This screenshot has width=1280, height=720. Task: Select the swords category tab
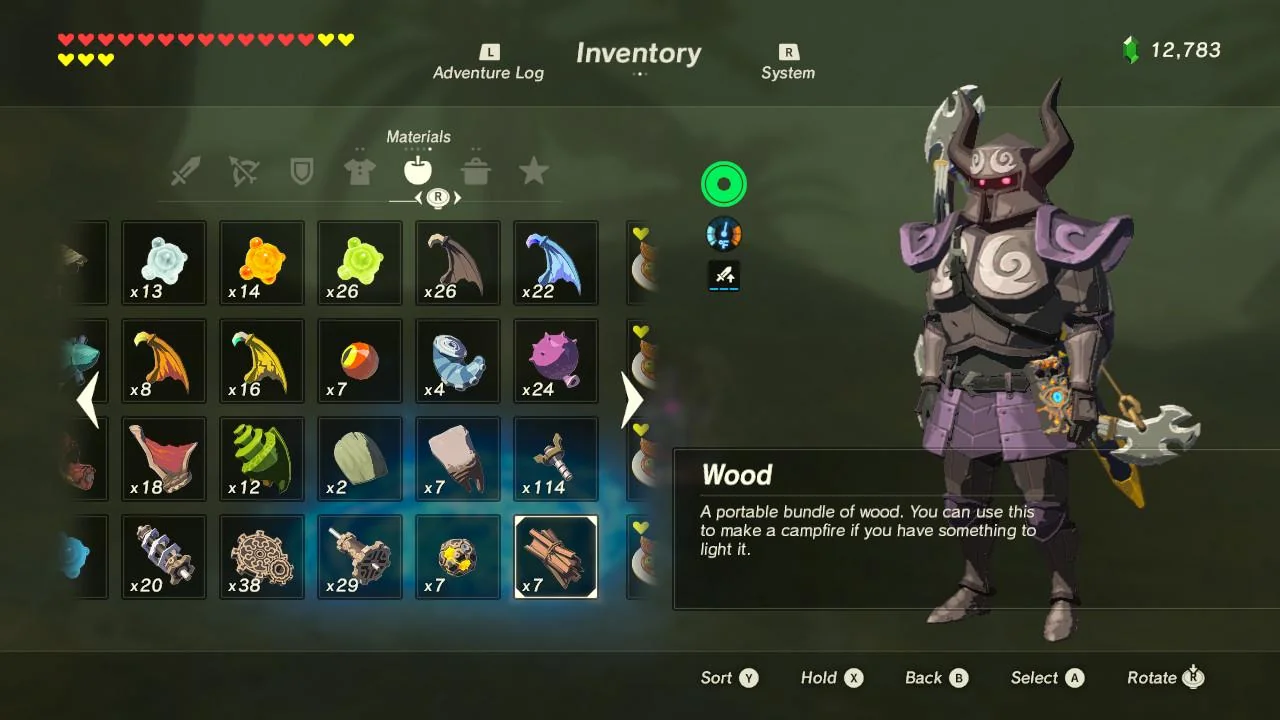point(186,172)
